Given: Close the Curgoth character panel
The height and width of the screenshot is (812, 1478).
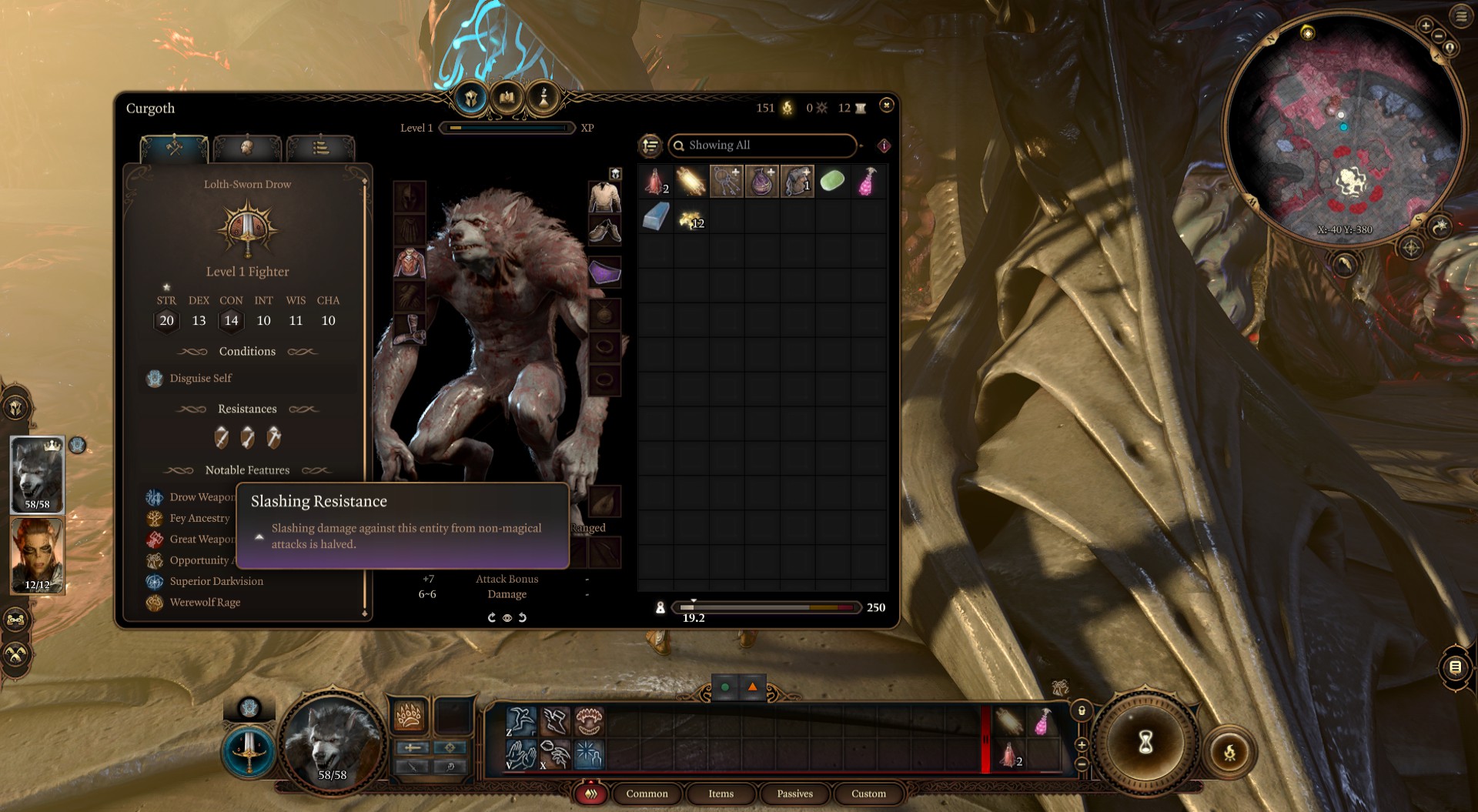Looking at the screenshot, I should tap(886, 105).
